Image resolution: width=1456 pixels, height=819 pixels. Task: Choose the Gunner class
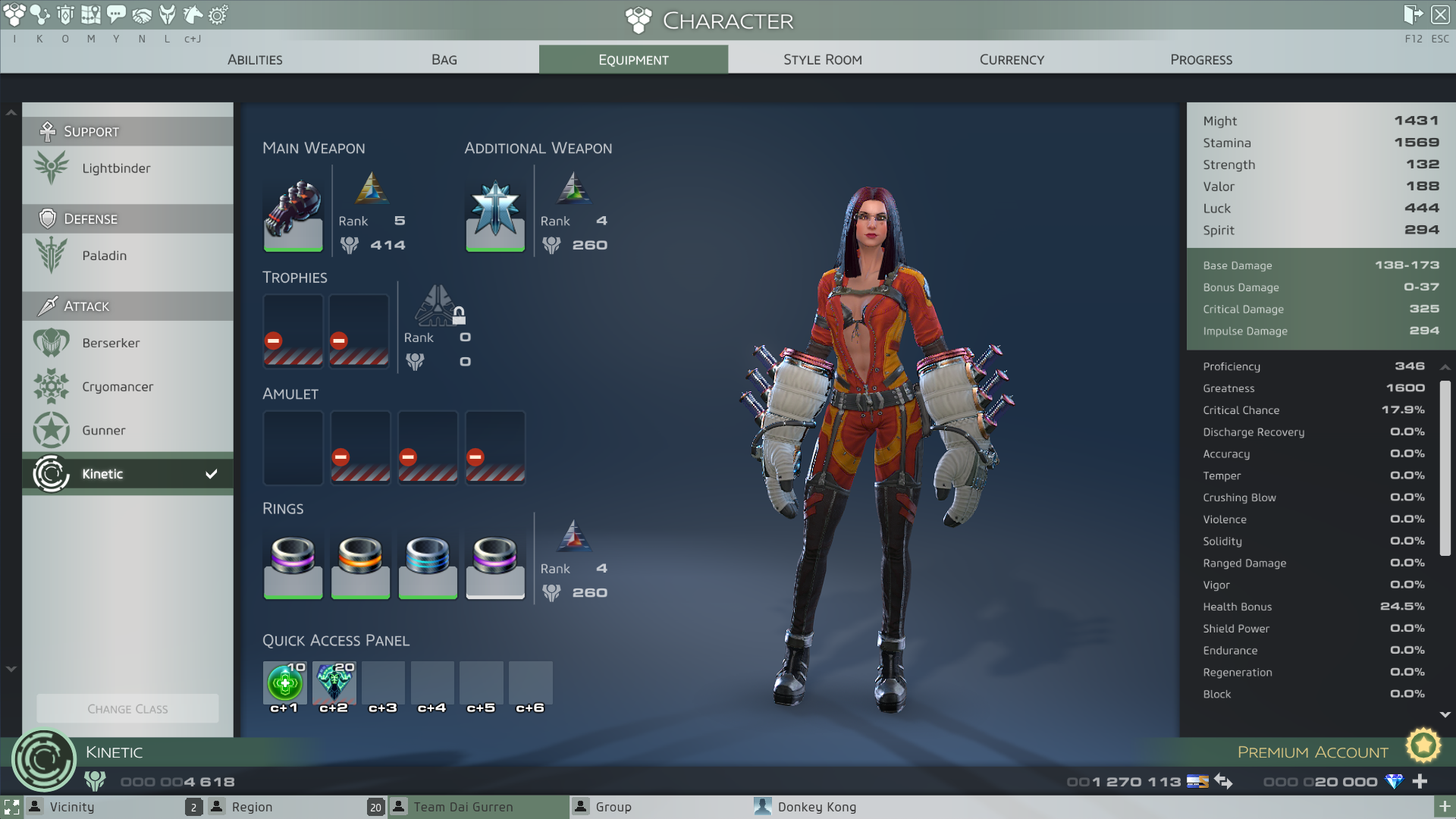pos(104,430)
